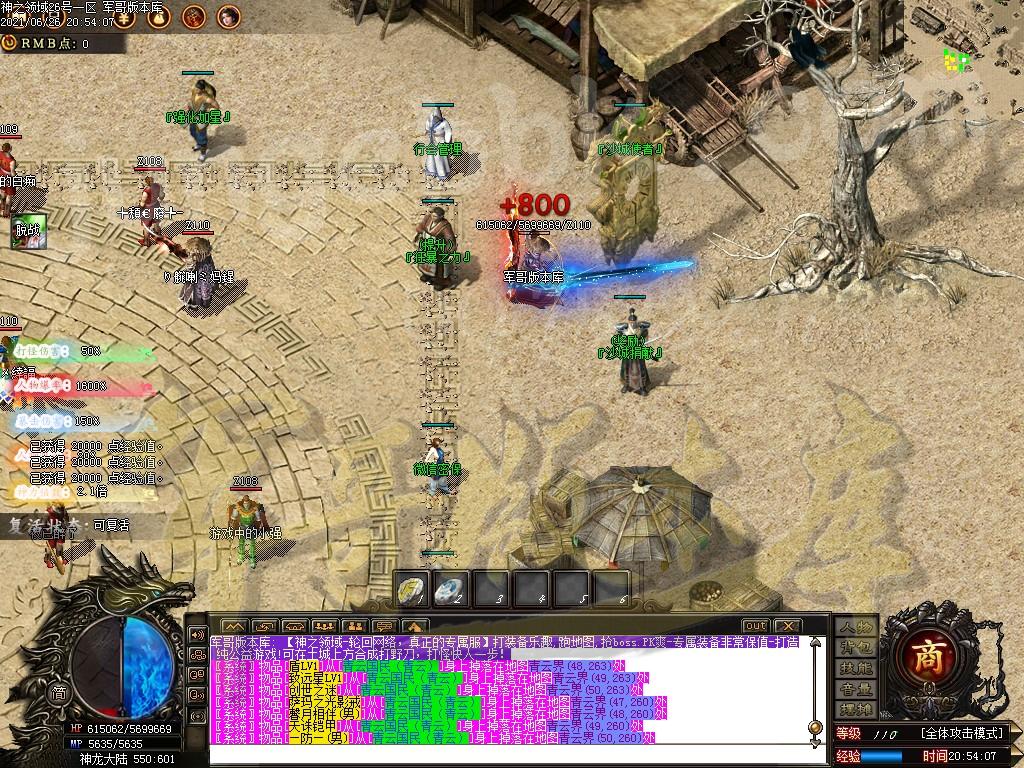Toggle the 音量 sound button
The image size is (1024, 768).
(x=855, y=689)
